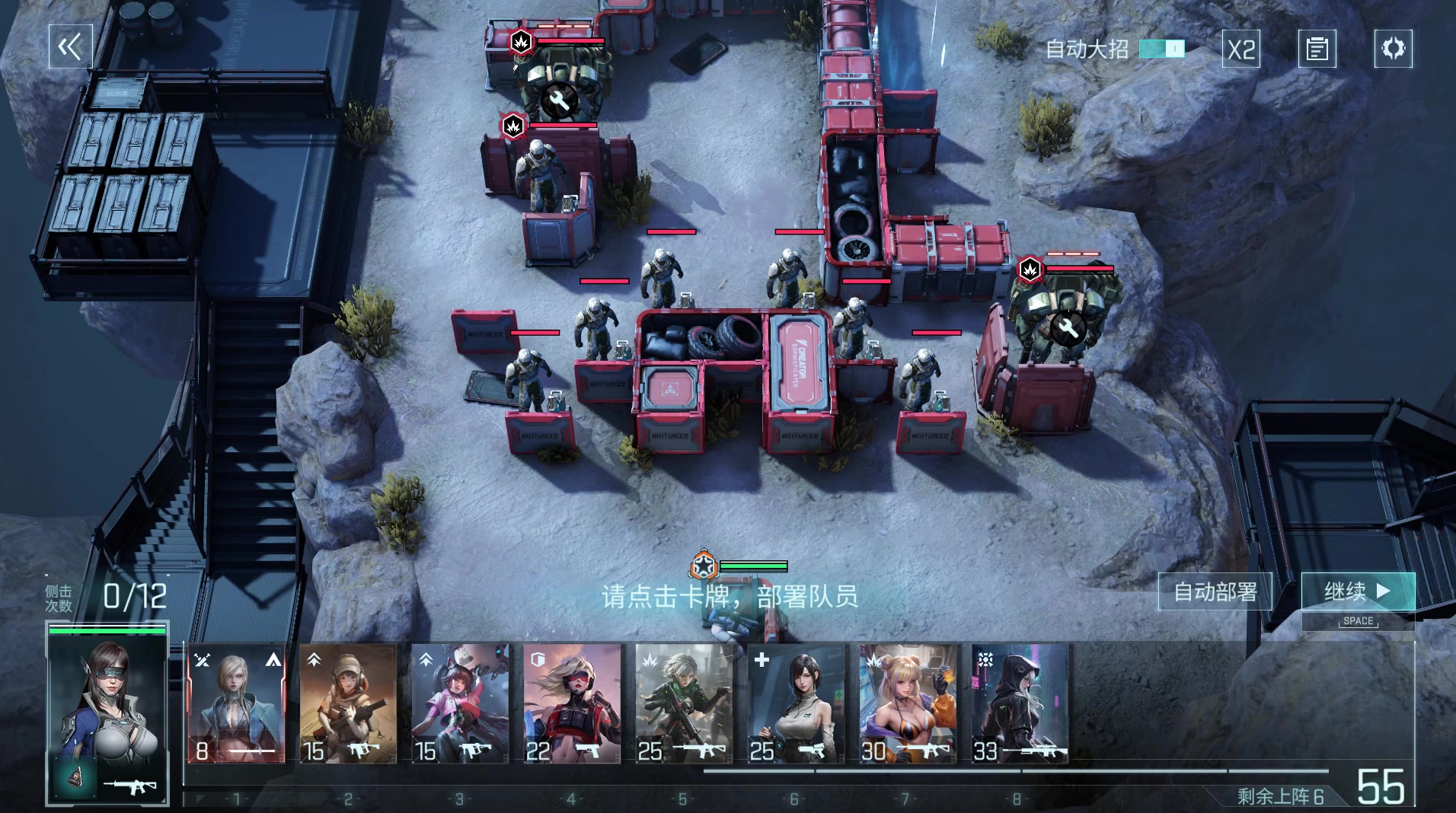Image resolution: width=1456 pixels, height=813 pixels.
Task: Select the first cost 15 soldier card with cap
Action: pyautogui.click(x=348, y=704)
